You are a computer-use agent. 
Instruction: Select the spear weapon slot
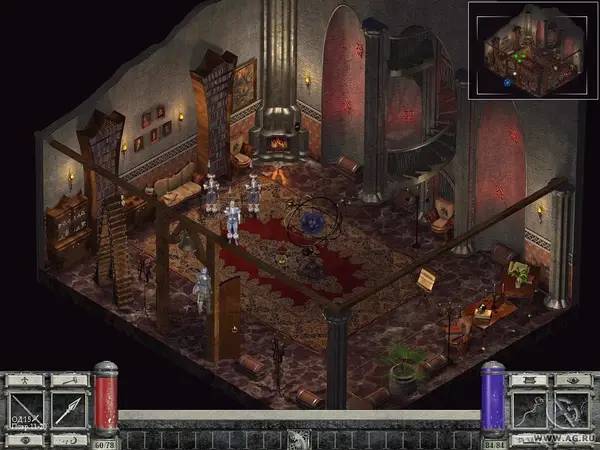tap(68, 410)
